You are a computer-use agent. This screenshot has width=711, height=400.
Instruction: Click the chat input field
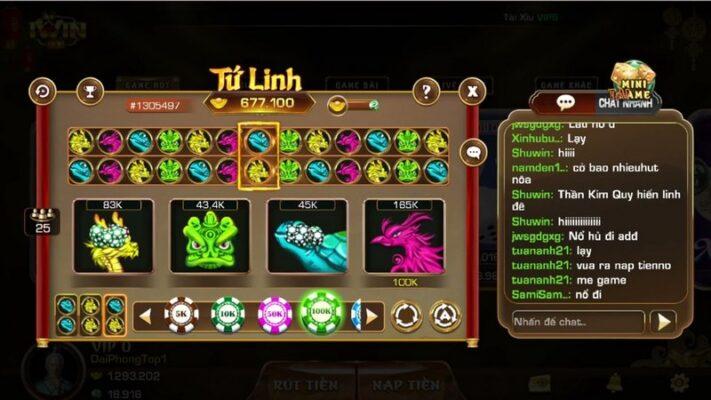577,321
